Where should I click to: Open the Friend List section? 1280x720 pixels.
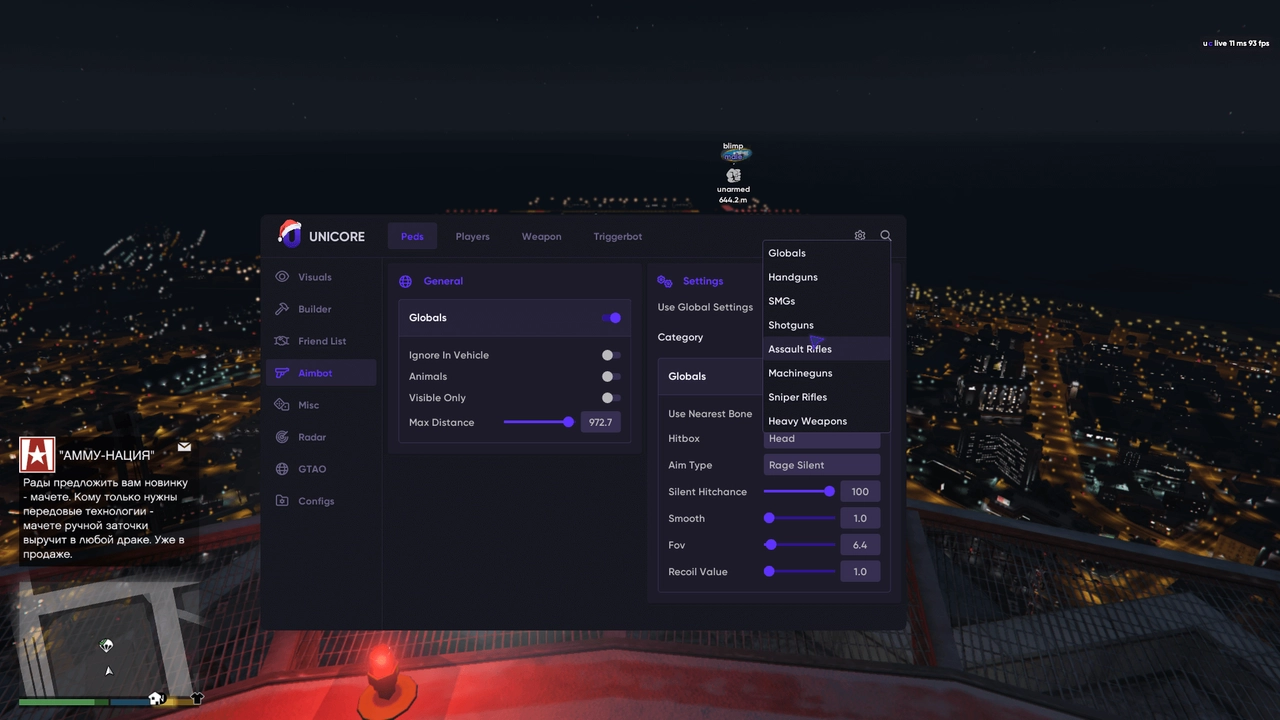(321, 341)
